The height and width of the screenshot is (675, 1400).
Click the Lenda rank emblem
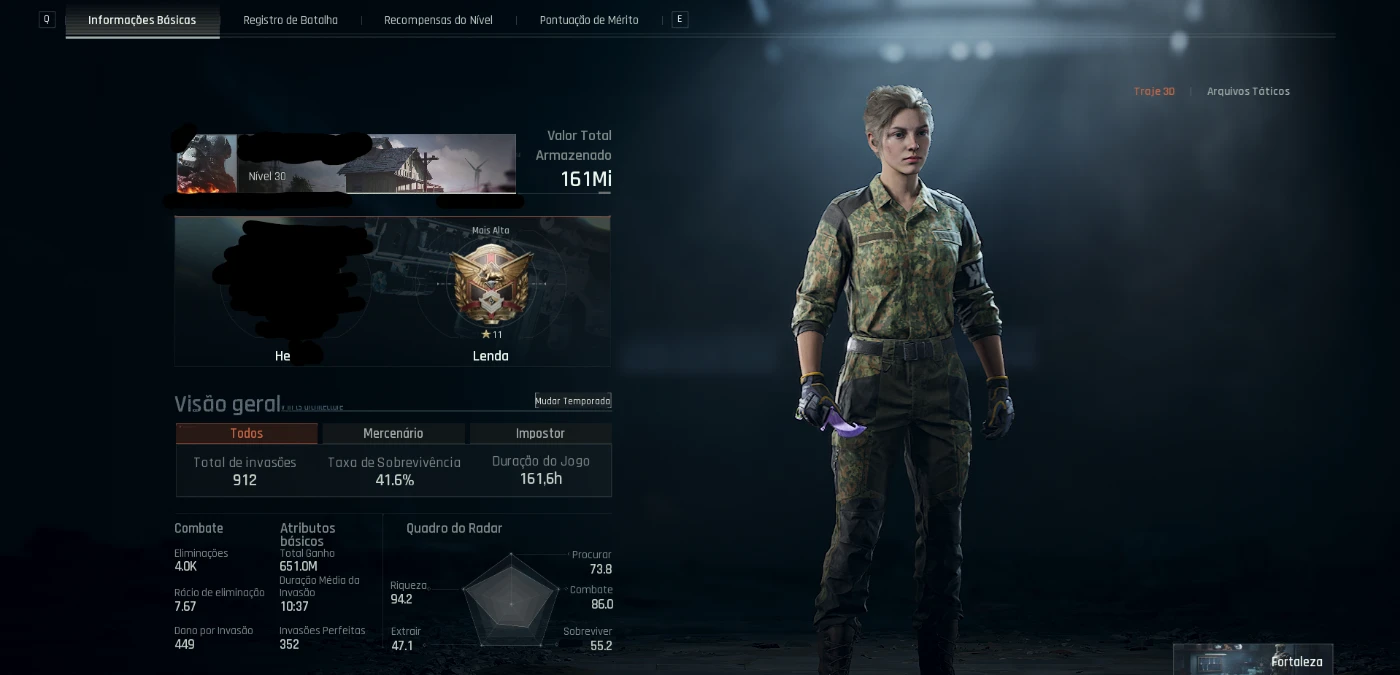[490, 284]
